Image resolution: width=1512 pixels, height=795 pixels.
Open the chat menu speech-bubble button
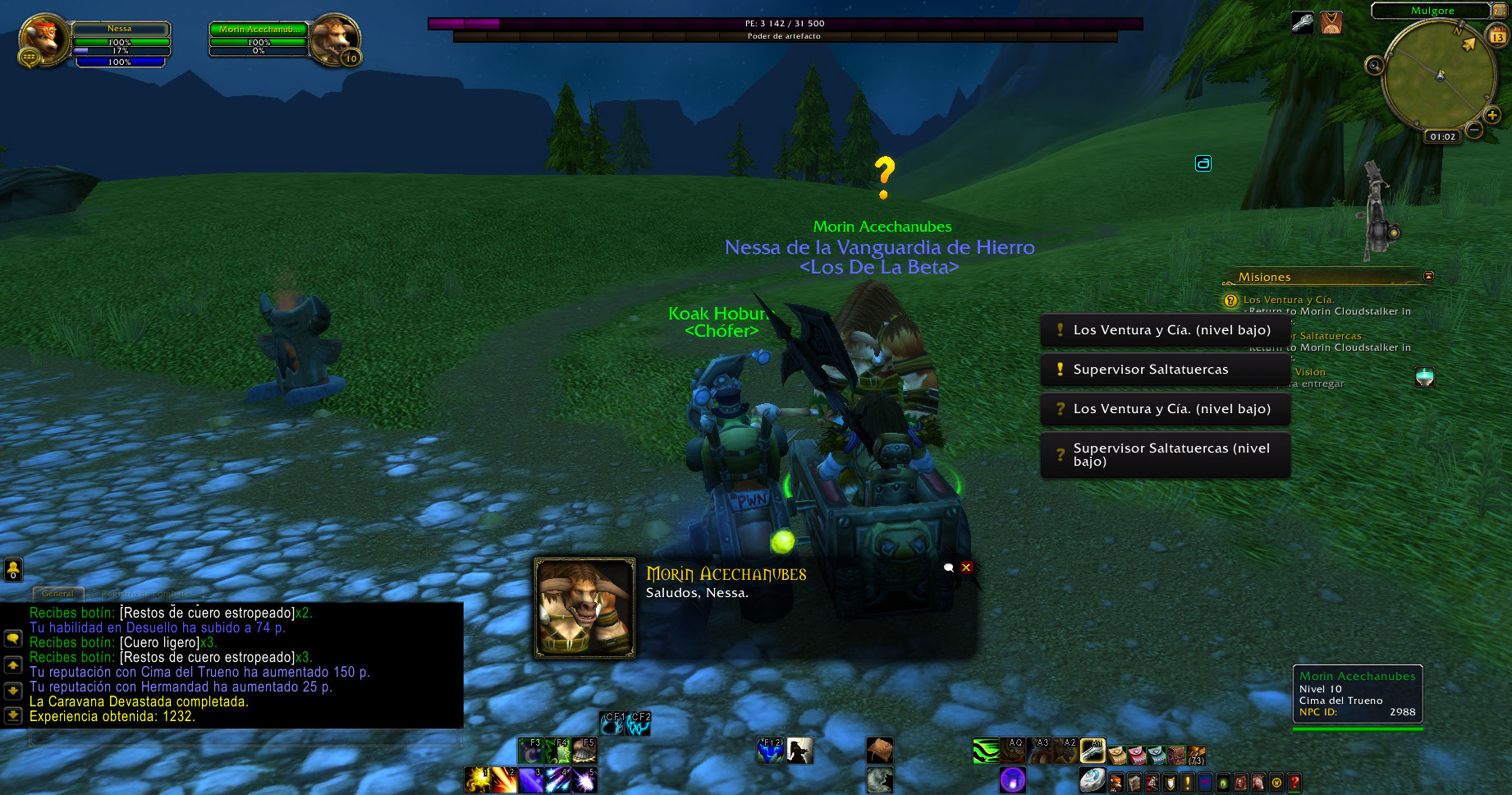click(13, 638)
